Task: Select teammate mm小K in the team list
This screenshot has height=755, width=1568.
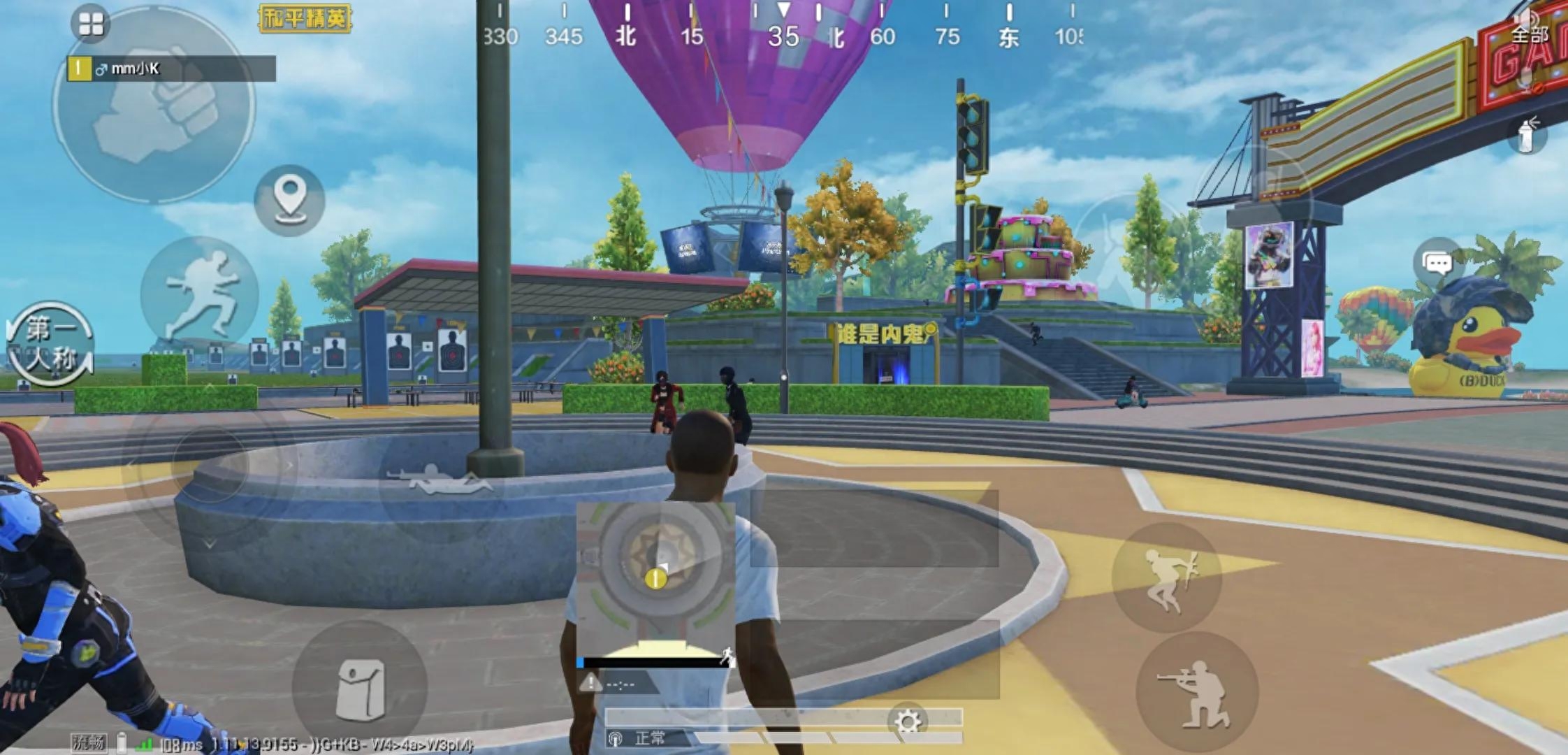Action: pyautogui.click(x=171, y=69)
